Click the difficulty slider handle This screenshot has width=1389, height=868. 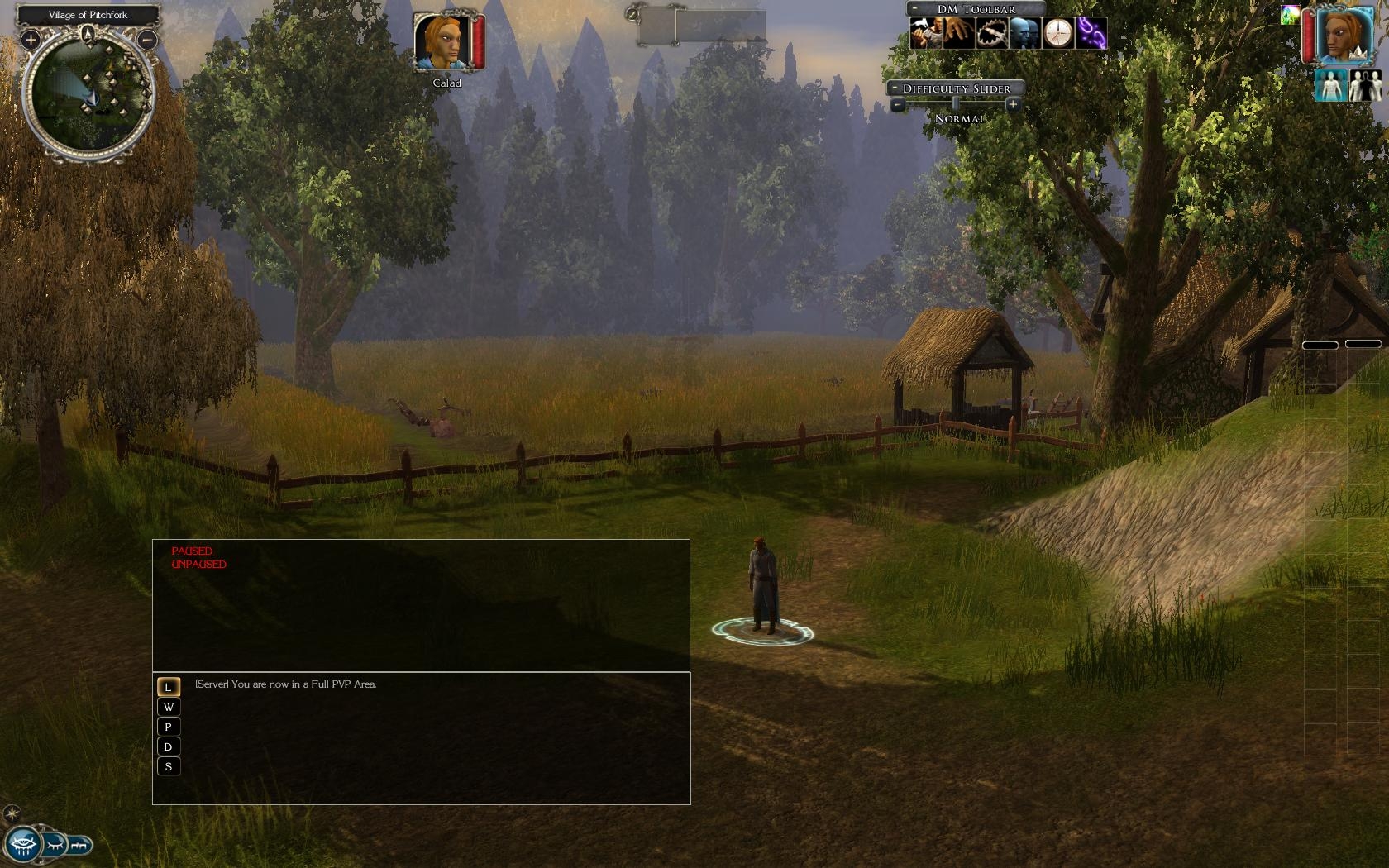pos(955,104)
